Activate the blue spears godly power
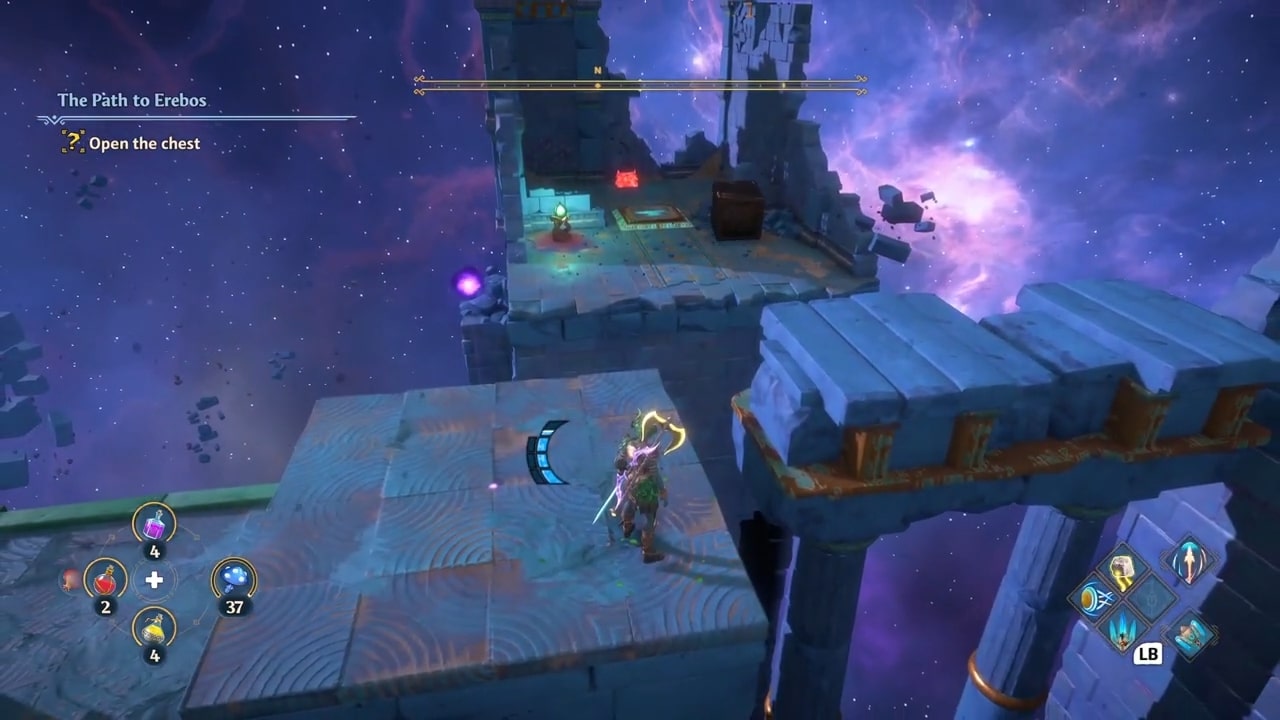Viewport: 1280px width, 720px height. 1122,631
